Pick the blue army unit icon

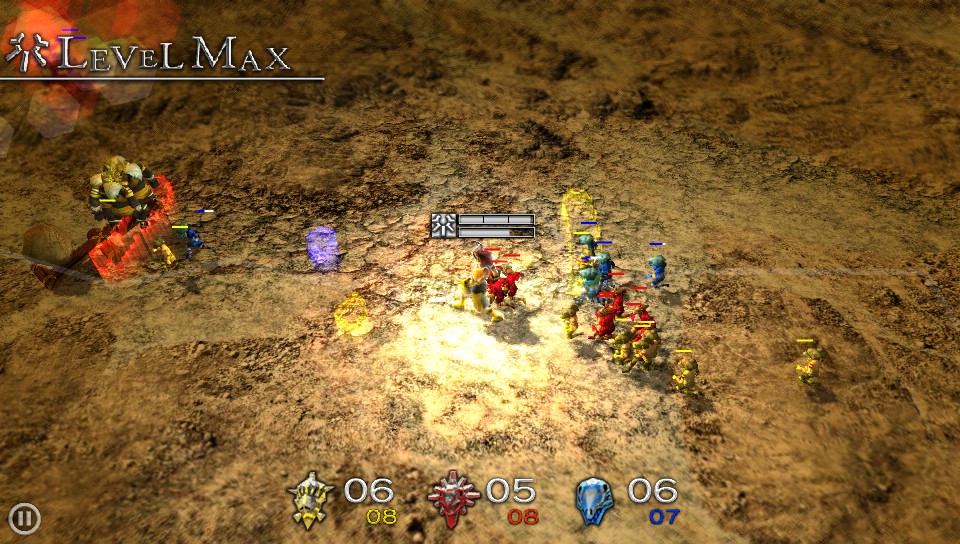[x=595, y=499]
